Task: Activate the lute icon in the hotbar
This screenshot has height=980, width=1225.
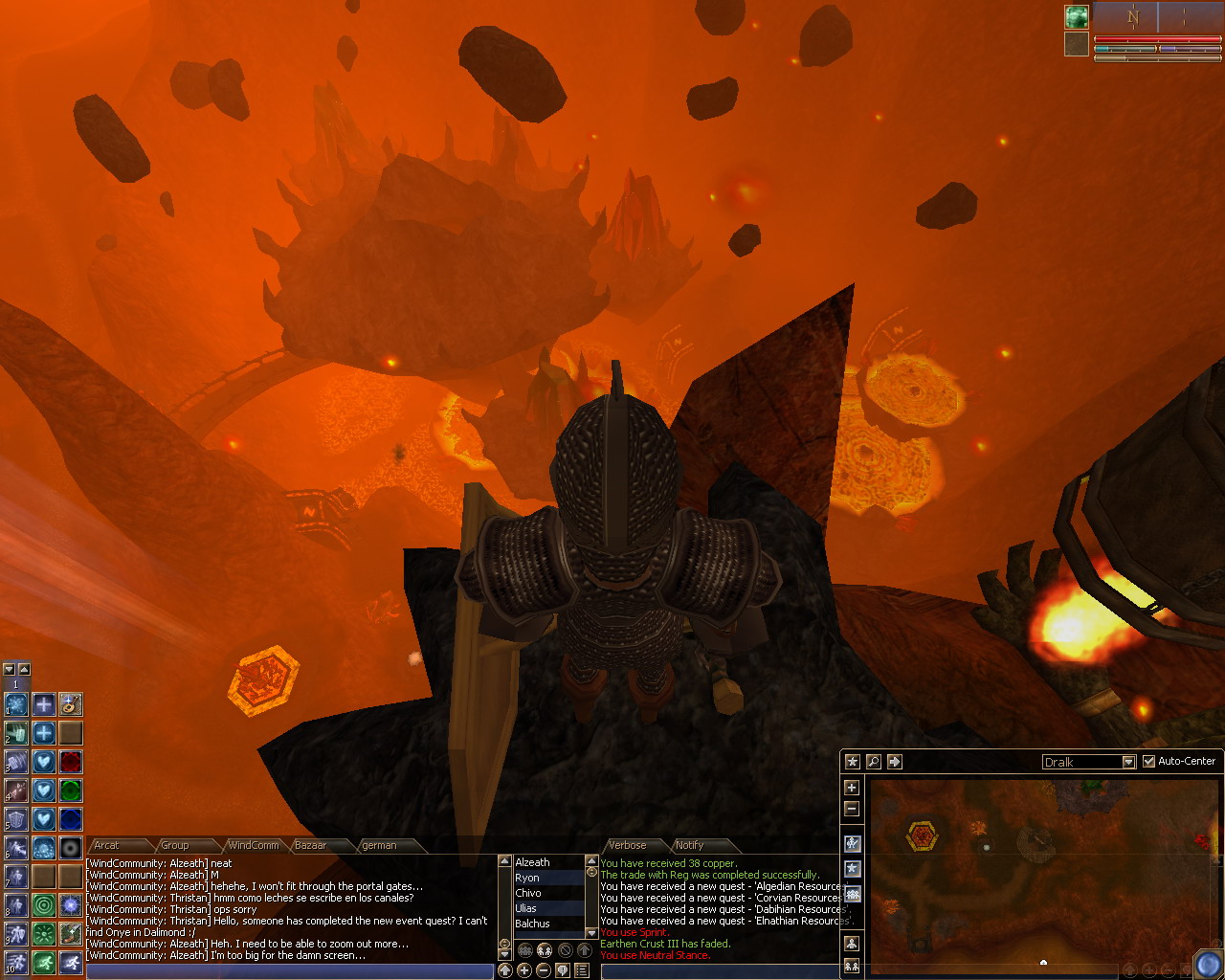Action: 70,704
